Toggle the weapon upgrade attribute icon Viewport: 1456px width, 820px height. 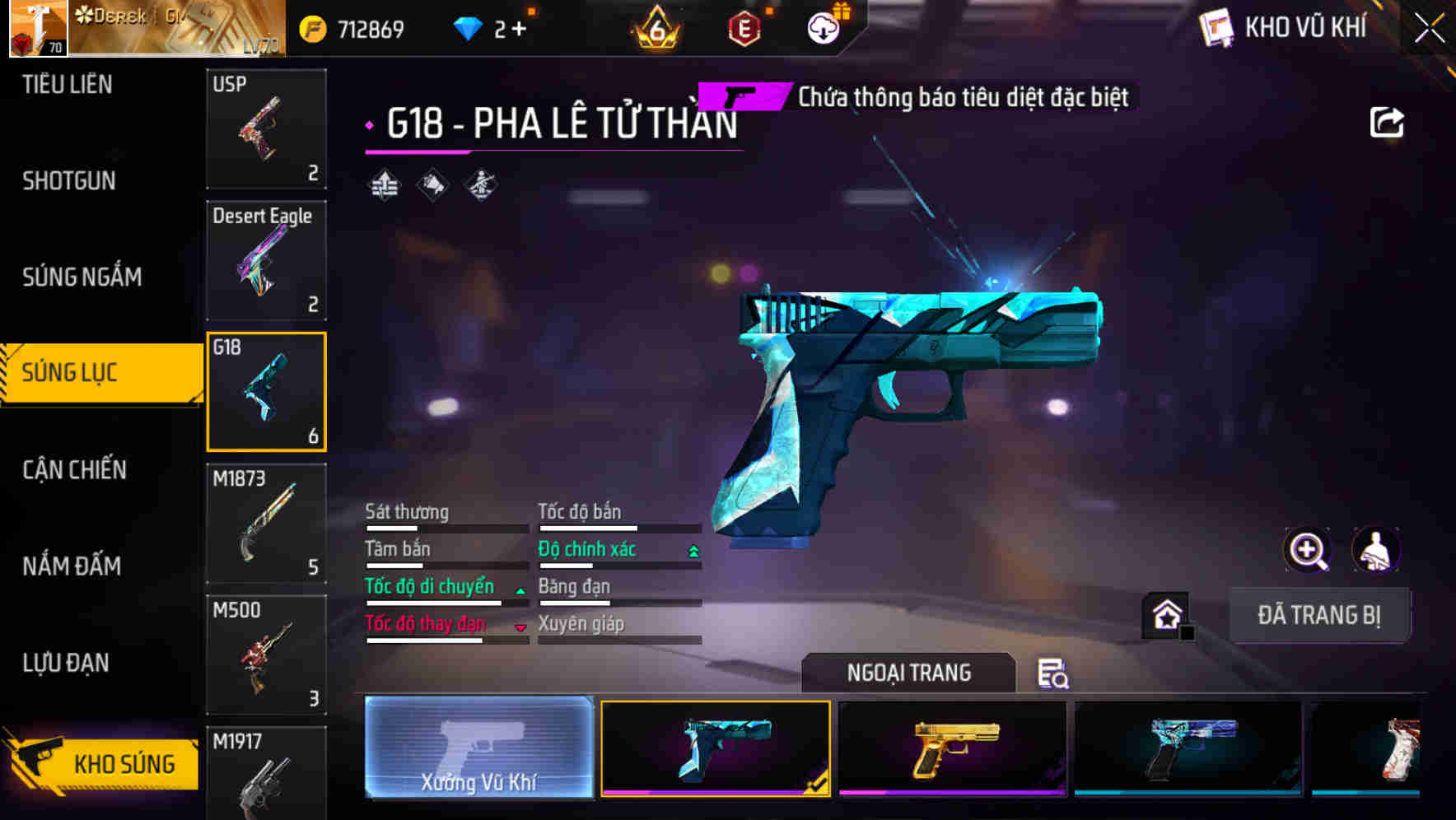point(385,184)
